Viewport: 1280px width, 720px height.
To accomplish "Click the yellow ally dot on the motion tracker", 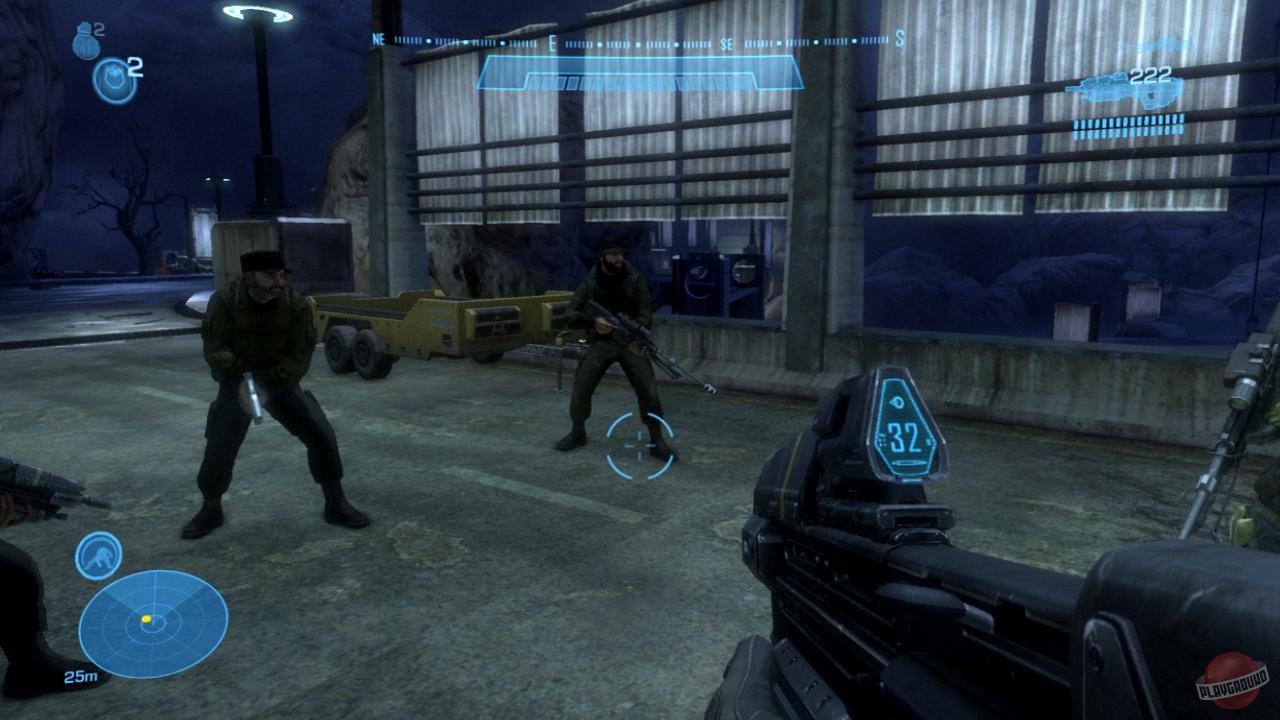I will click(146, 618).
